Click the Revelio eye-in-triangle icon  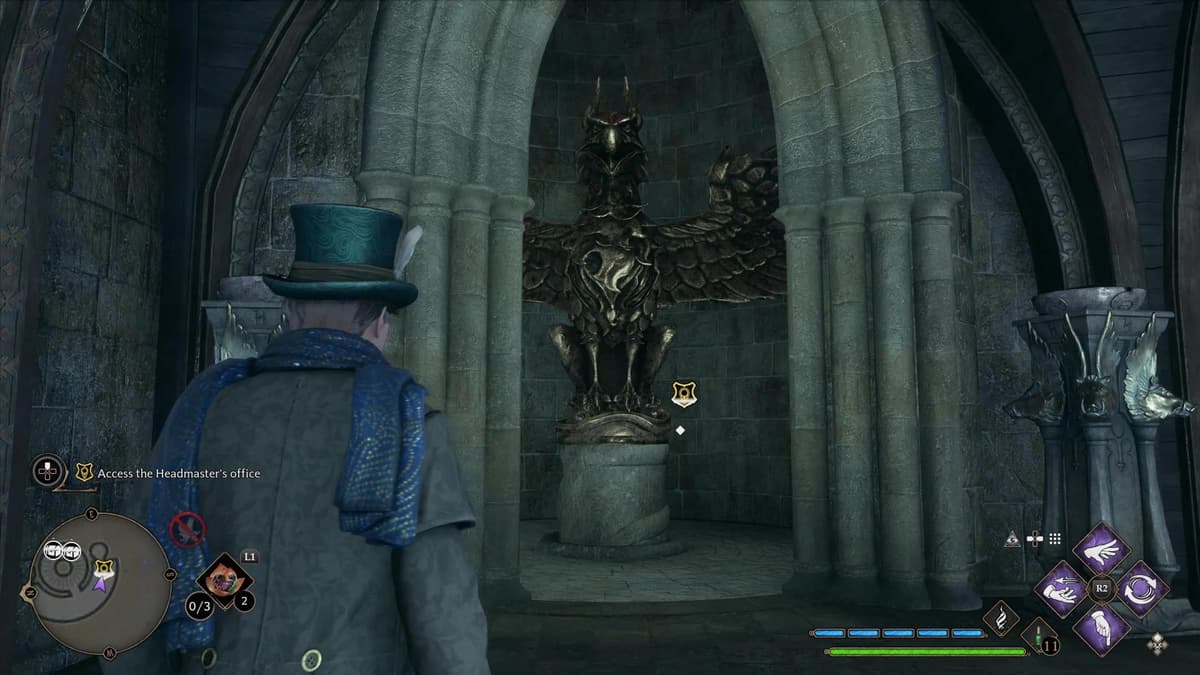(1013, 538)
